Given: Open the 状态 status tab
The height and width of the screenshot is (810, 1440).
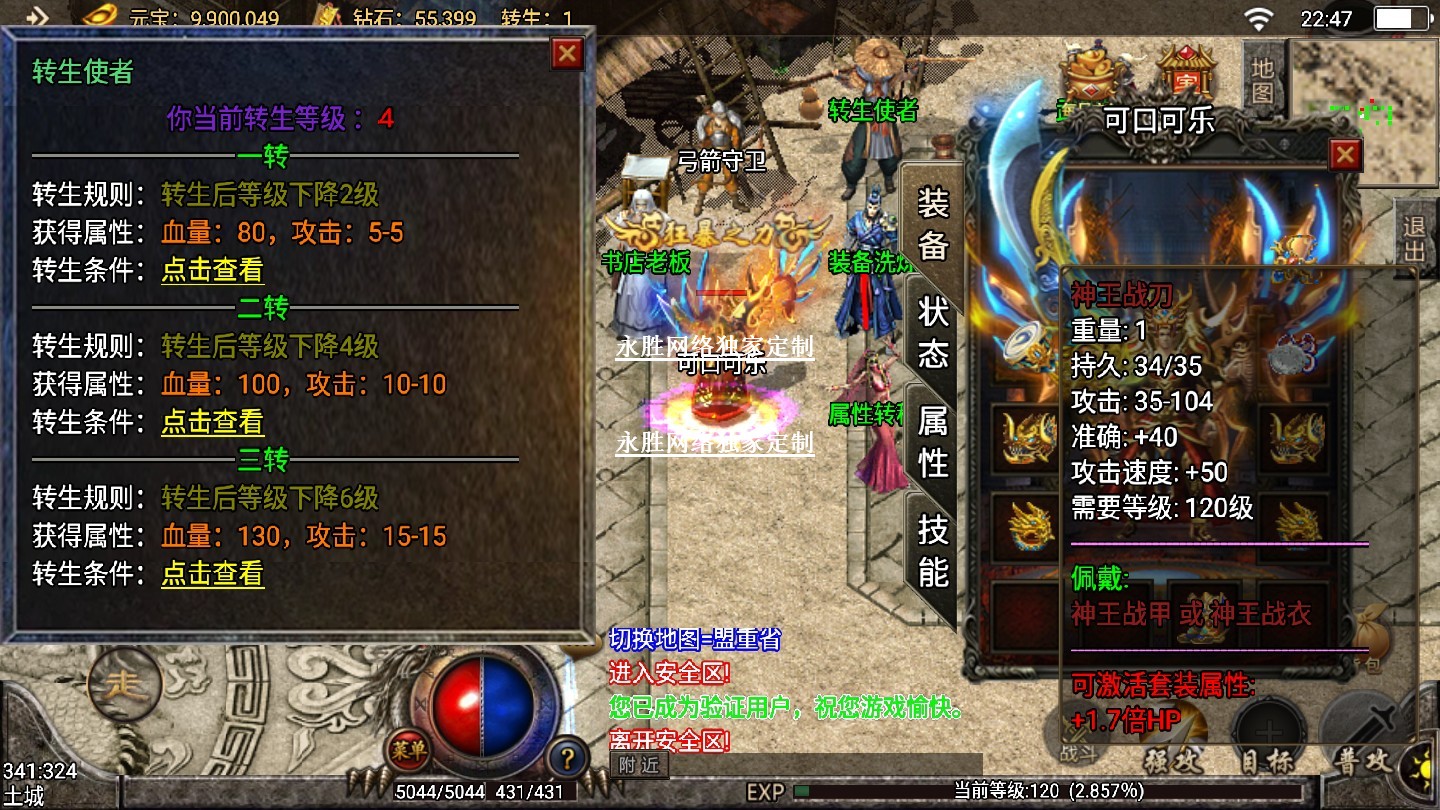Looking at the screenshot, I should click(x=932, y=333).
